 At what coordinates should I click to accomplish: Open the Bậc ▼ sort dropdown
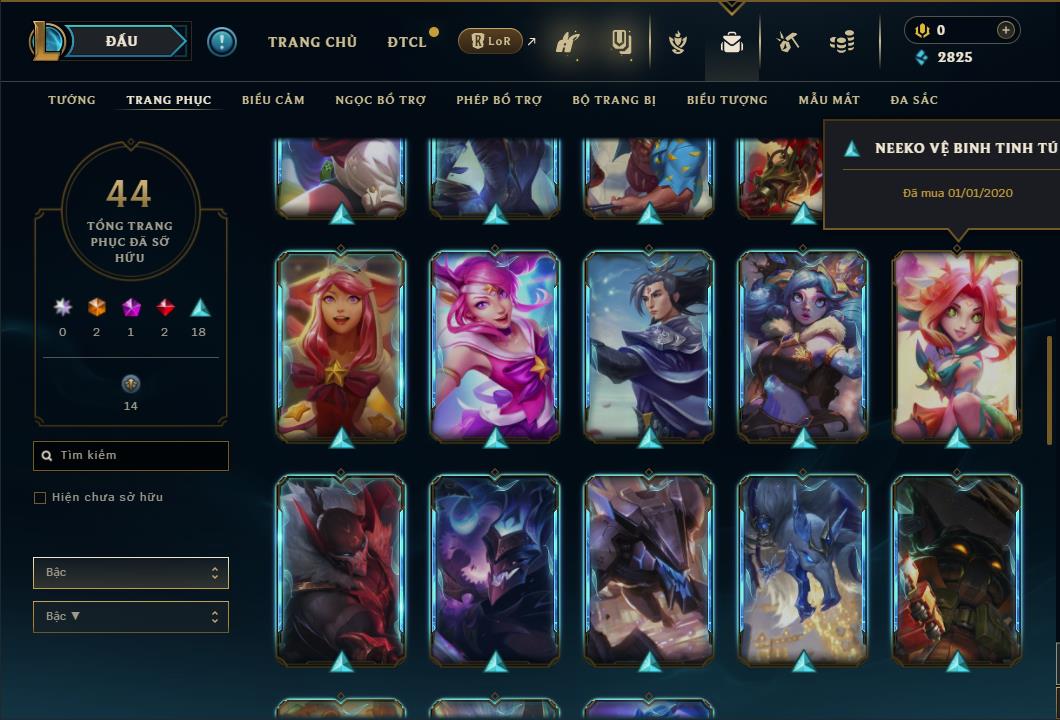coord(131,617)
